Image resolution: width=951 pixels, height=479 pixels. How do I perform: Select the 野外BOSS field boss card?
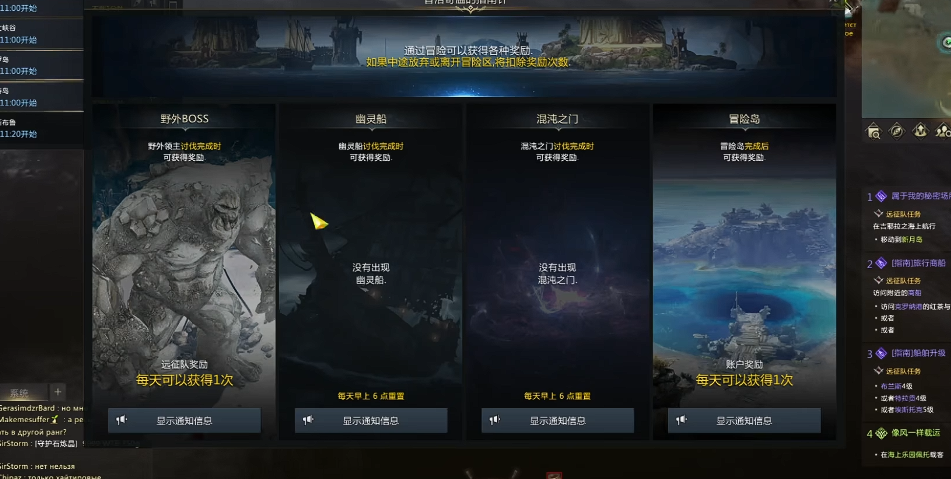[x=184, y=260]
